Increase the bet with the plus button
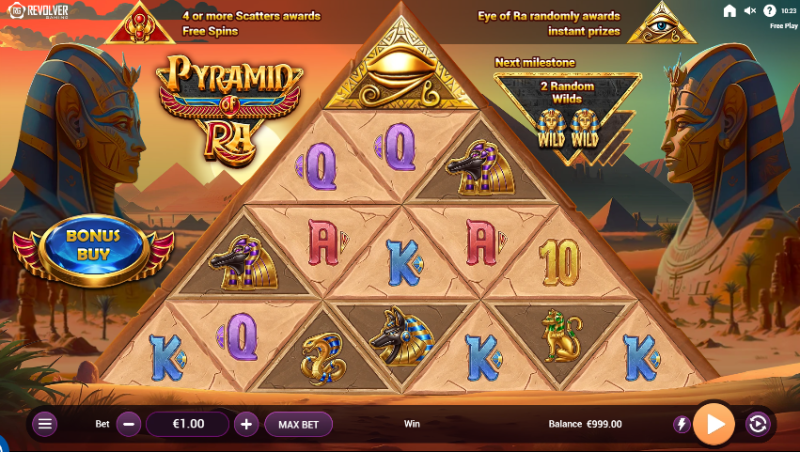 pos(247,424)
